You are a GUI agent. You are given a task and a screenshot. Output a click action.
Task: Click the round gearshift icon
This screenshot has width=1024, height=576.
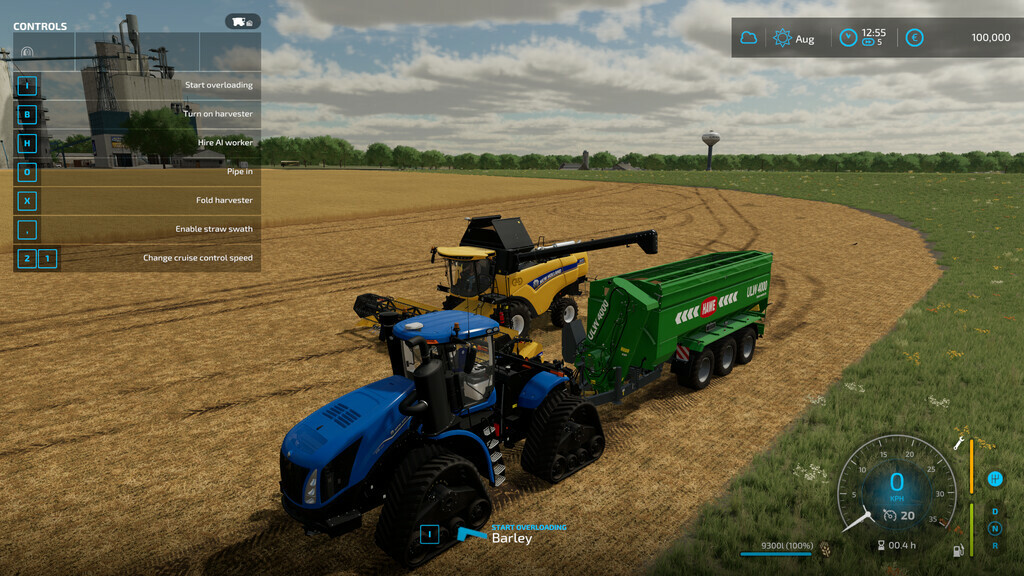pos(995,479)
